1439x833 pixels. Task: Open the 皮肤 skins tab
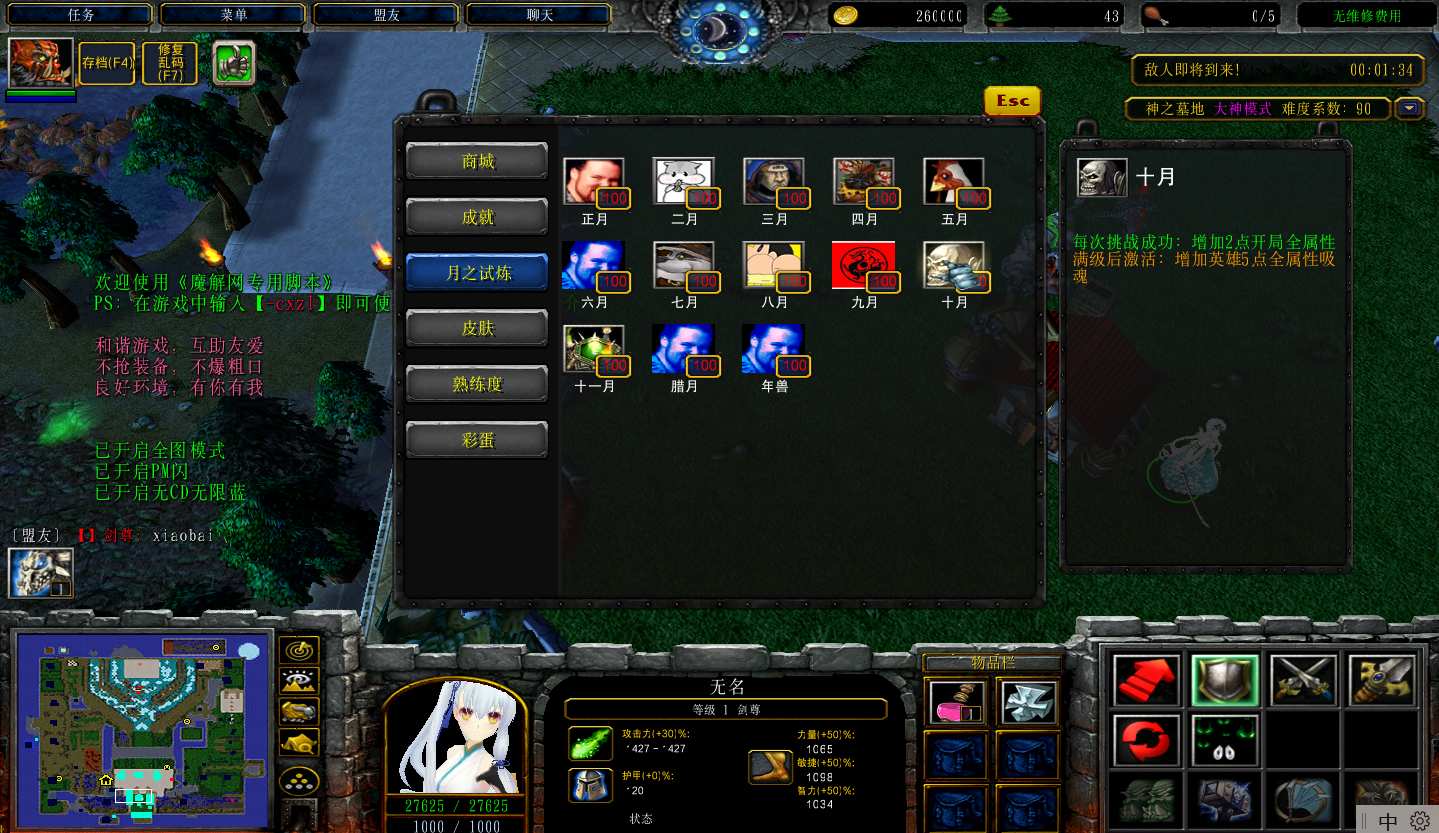477,329
